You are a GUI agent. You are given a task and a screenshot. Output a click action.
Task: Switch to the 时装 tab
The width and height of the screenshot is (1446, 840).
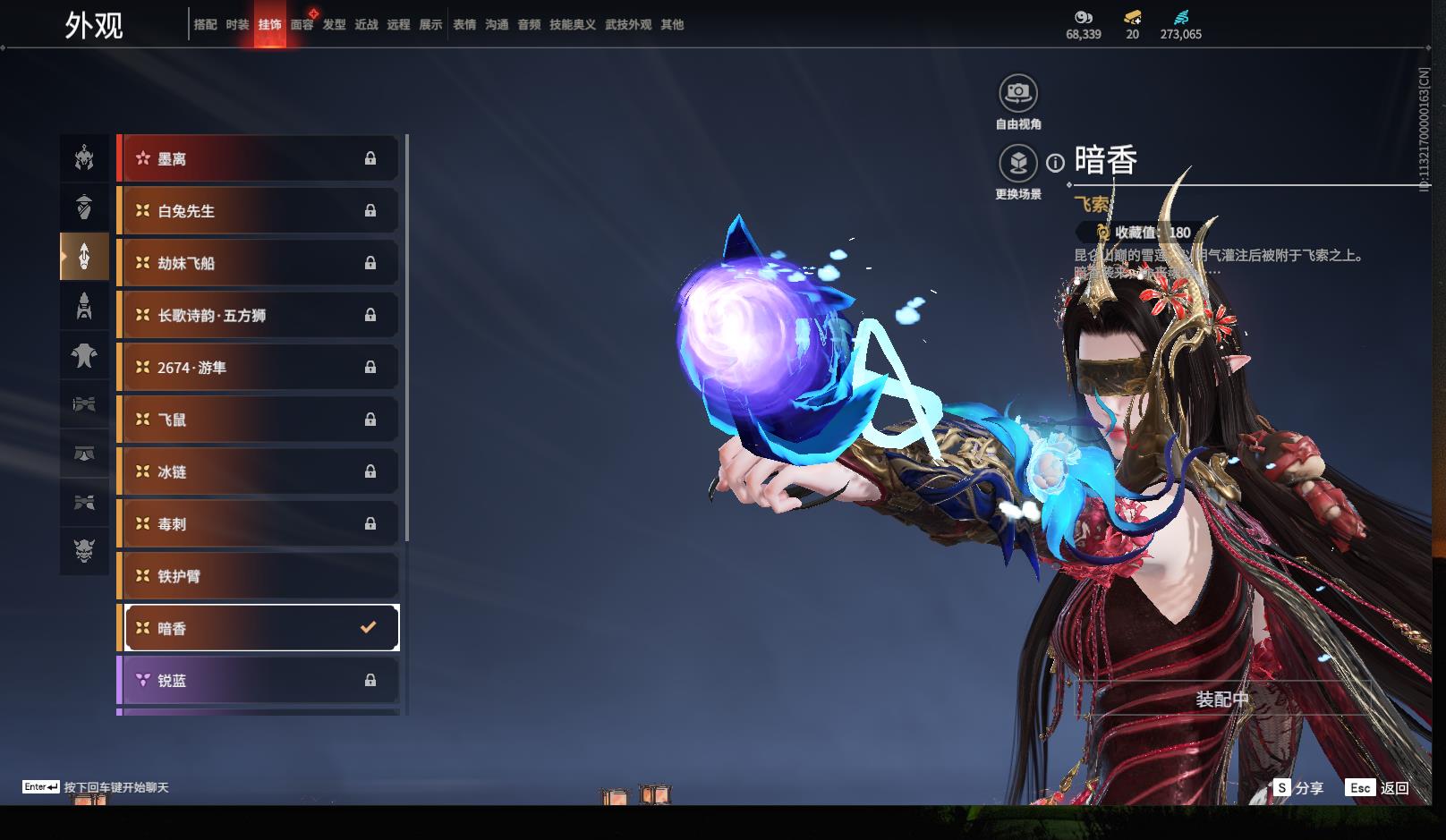point(237,25)
